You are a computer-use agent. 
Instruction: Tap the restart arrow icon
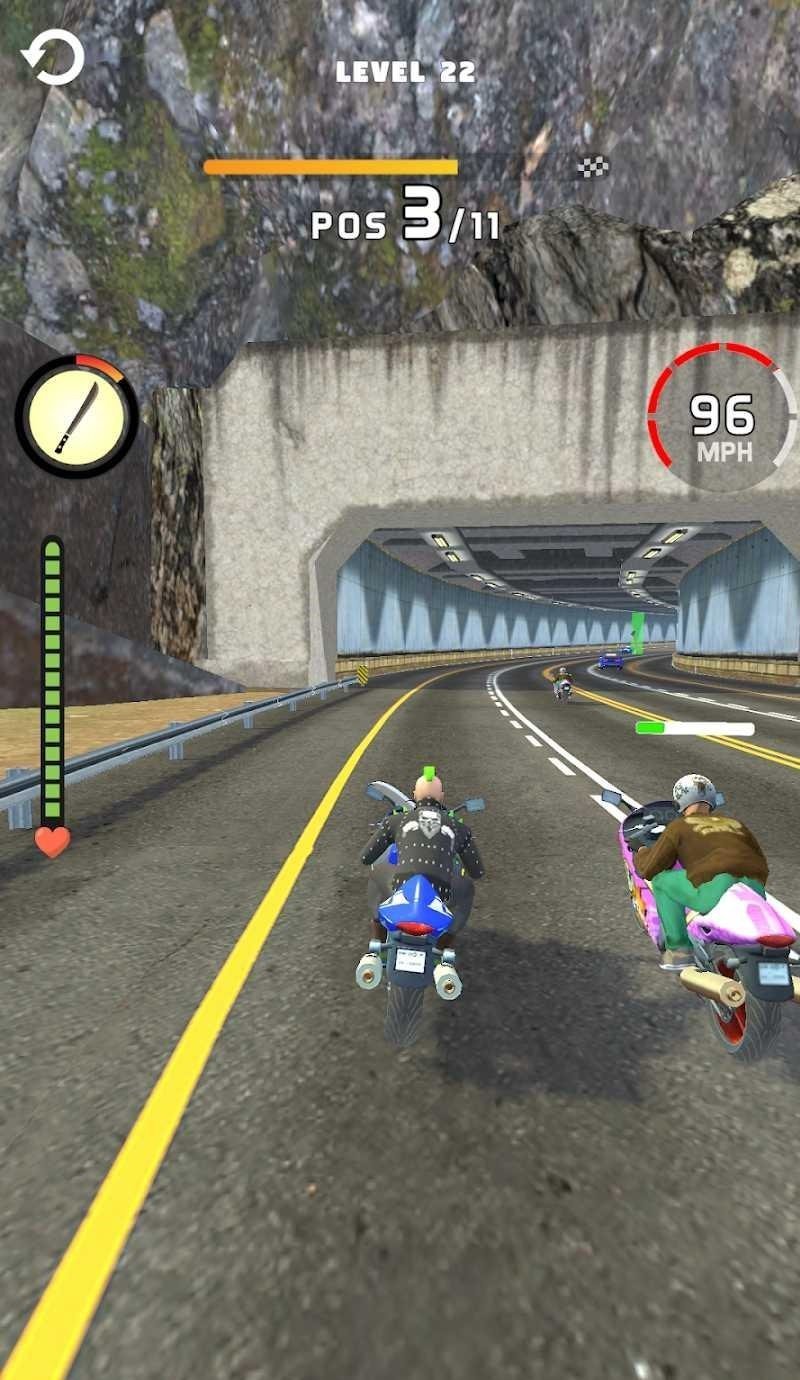coord(53,58)
